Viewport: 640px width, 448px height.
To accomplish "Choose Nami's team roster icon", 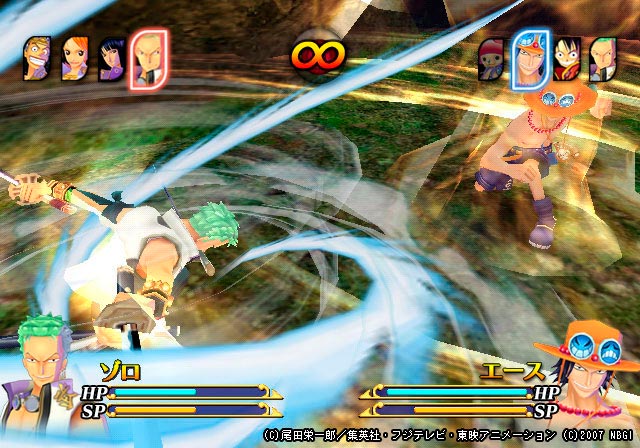I will [76, 59].
